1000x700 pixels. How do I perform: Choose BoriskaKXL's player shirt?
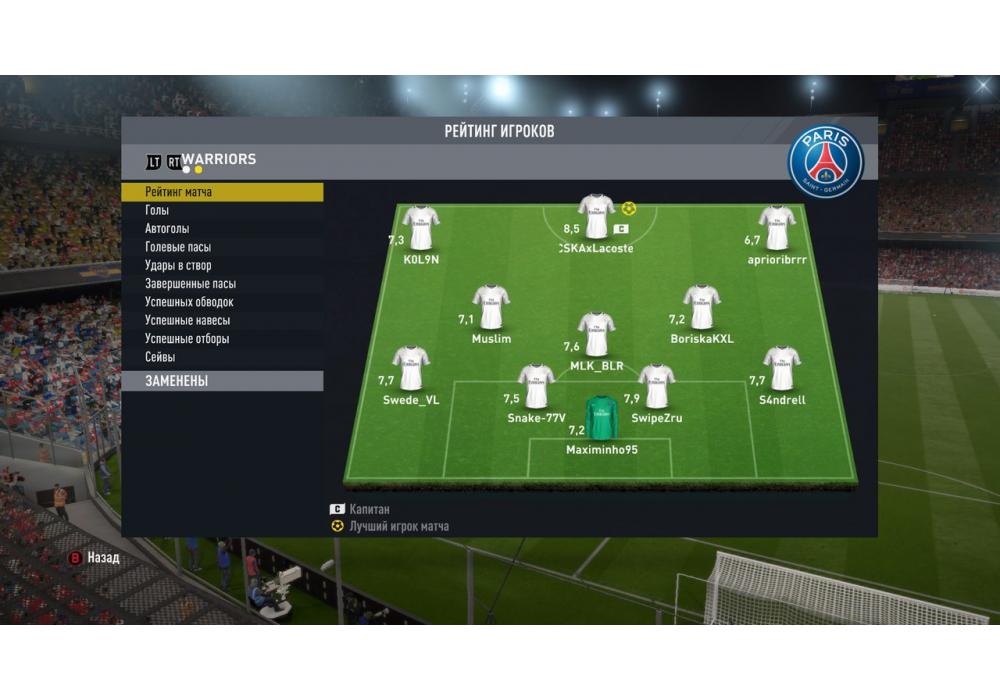pyautogui.click(x=701, y=307)
